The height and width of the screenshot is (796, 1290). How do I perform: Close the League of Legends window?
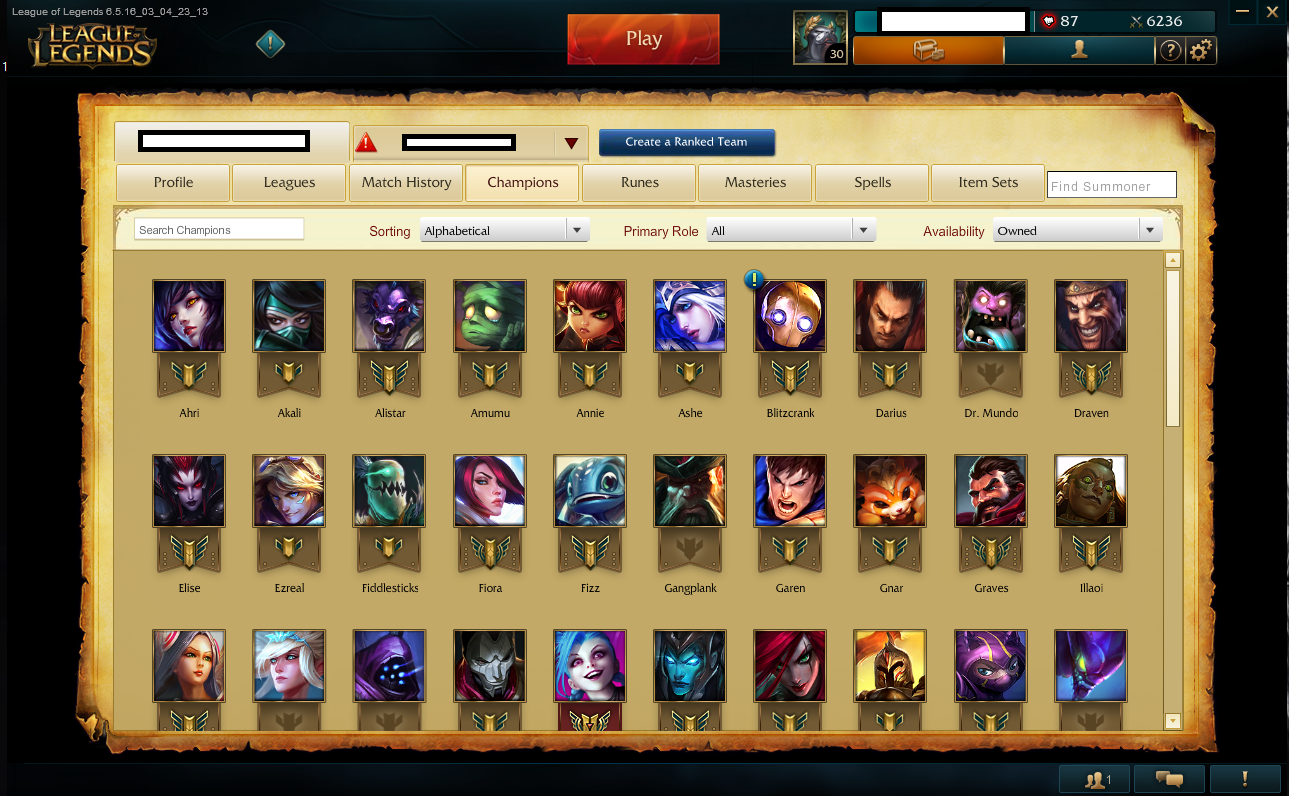[x=1272, y=11]
